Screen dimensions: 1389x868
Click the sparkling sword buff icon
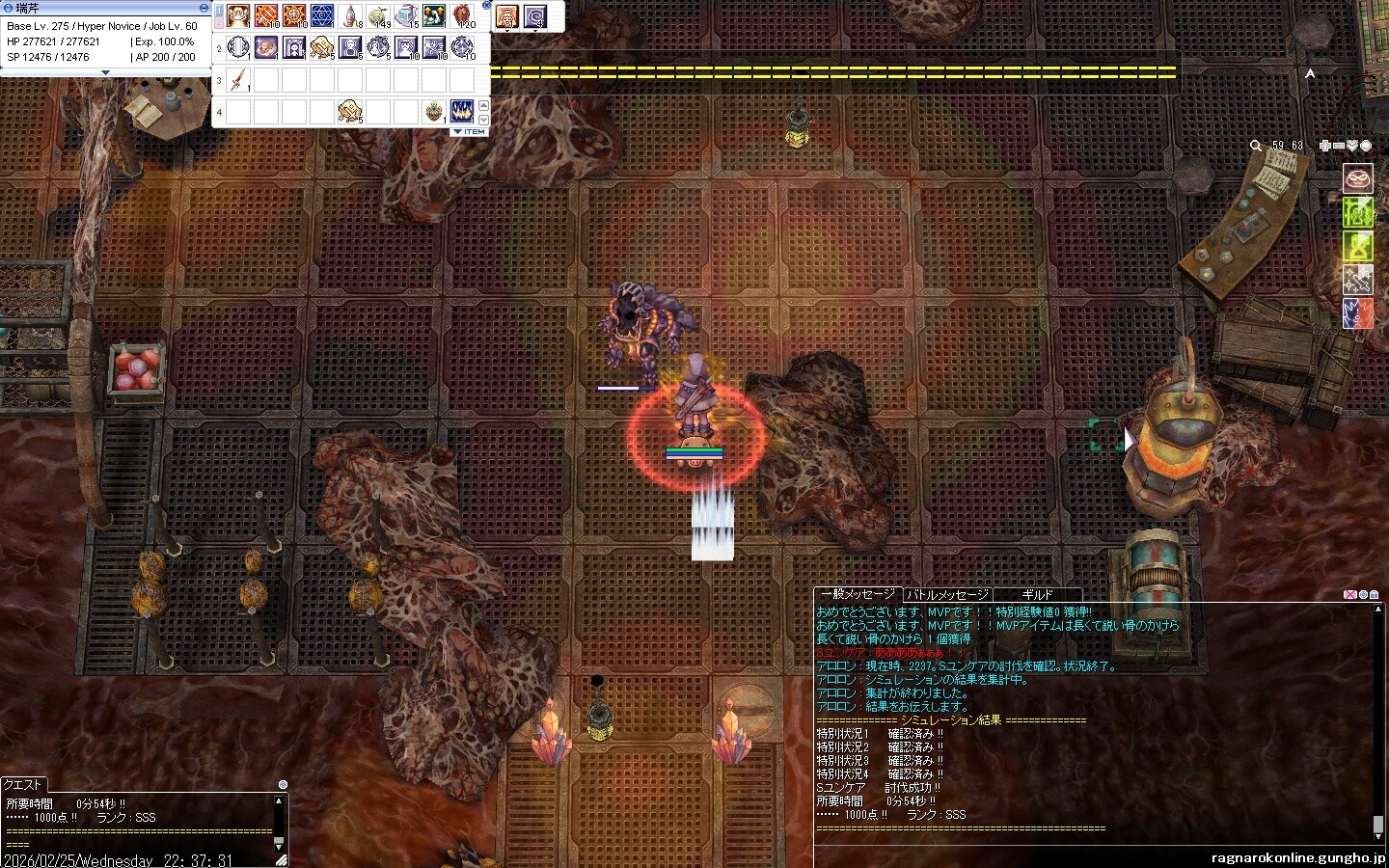point(1358,280)
